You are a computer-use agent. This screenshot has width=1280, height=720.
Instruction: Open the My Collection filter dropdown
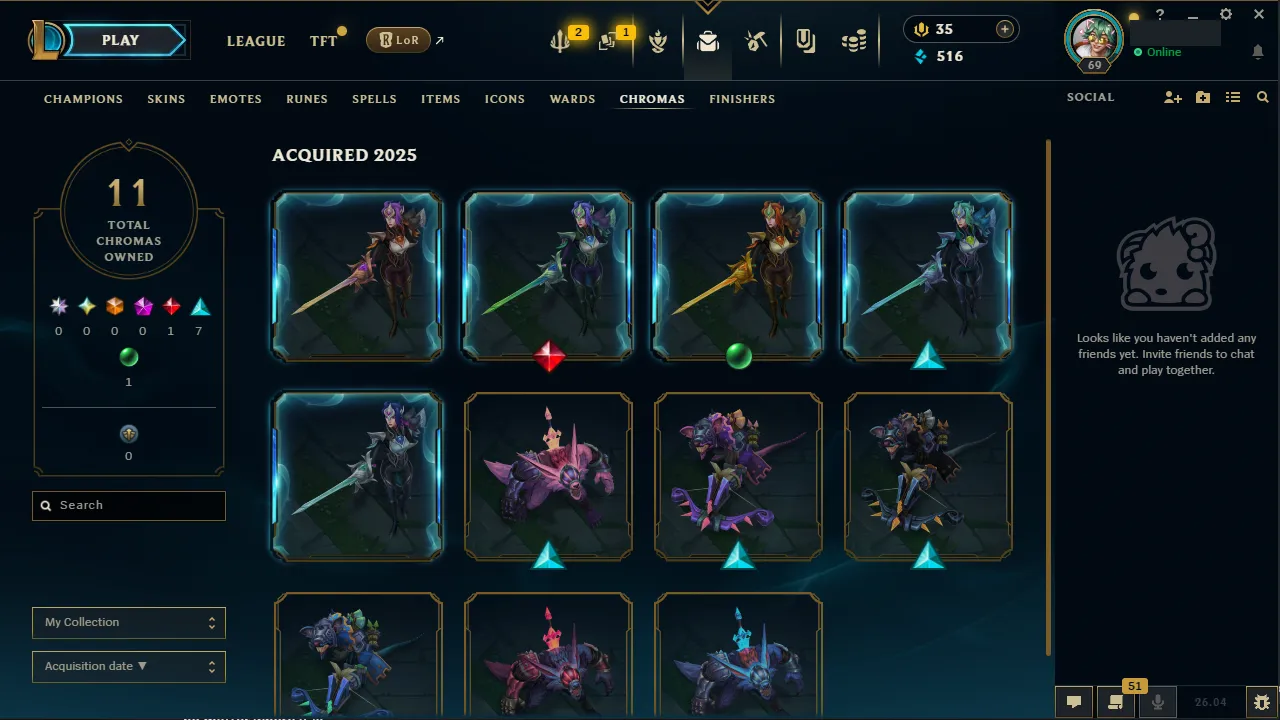pos(128,622)
